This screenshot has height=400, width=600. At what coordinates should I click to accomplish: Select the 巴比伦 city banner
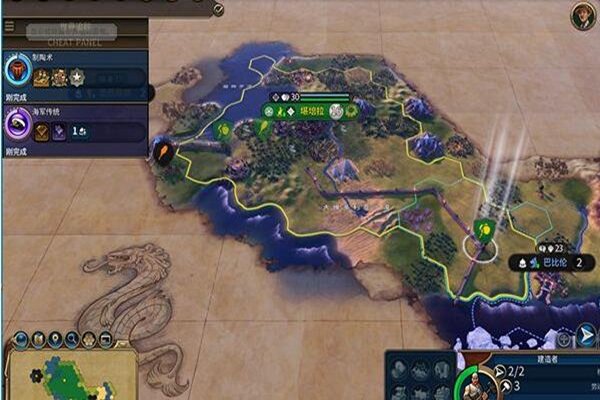(x=548, y=261)
